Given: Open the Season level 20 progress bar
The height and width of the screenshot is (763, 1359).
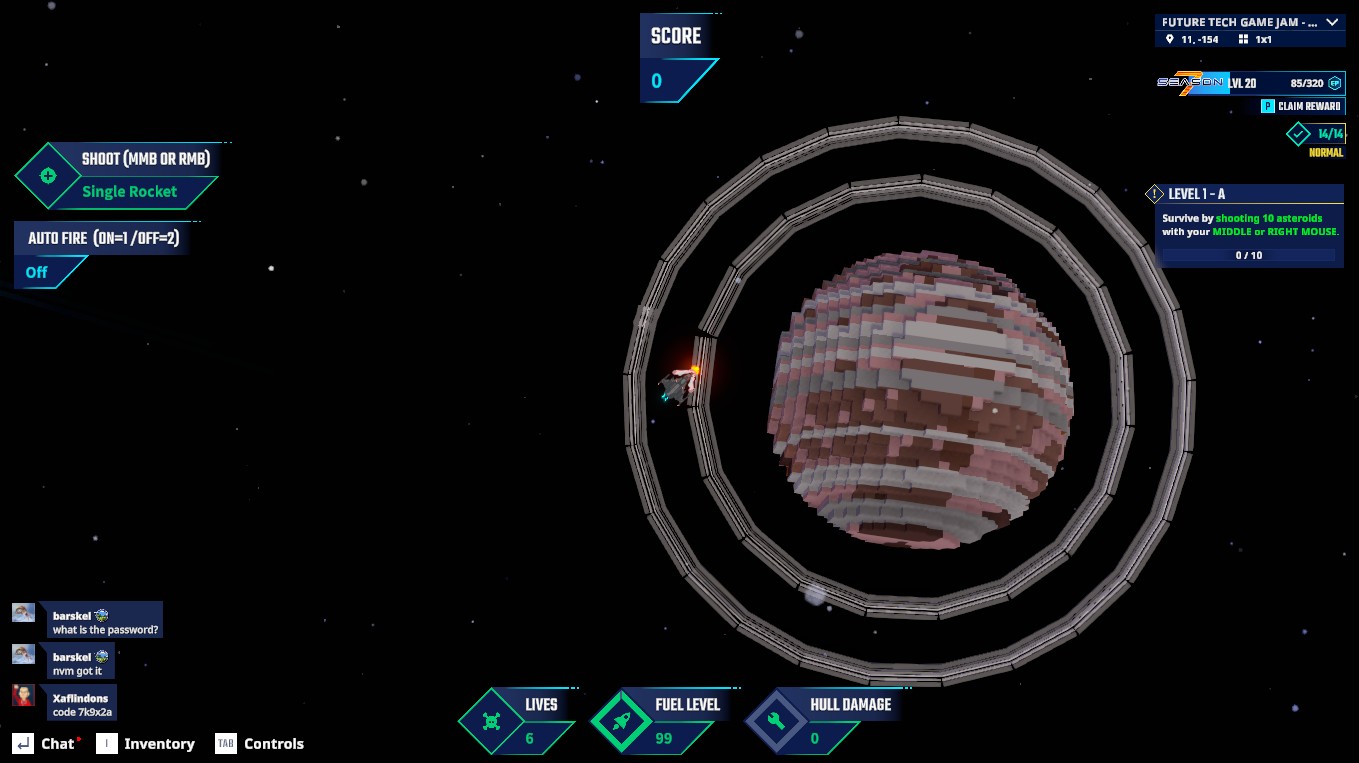Looking at the screenshot, I should (x=1249, y=83).
